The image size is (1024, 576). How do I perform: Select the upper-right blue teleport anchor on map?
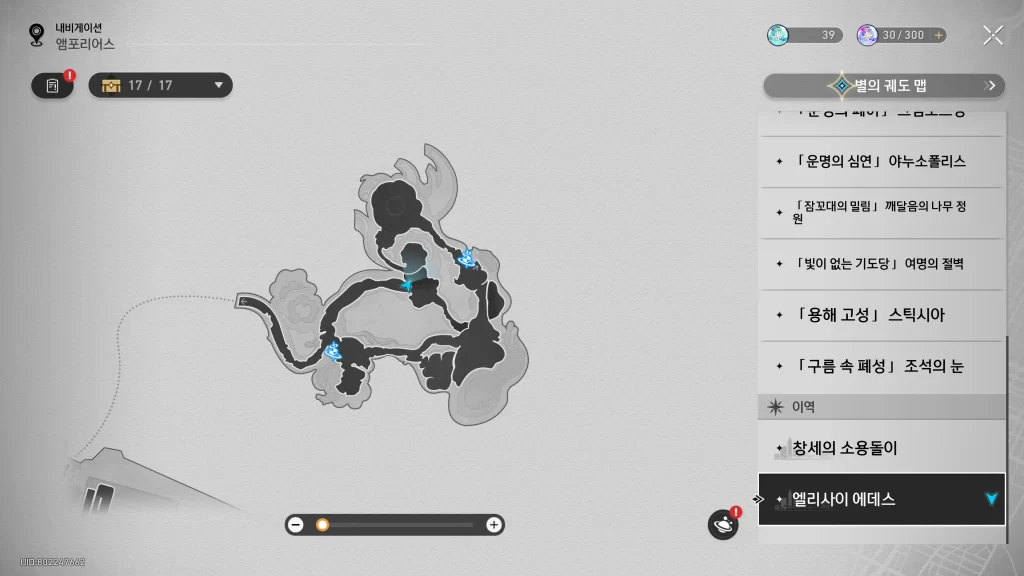466,260
